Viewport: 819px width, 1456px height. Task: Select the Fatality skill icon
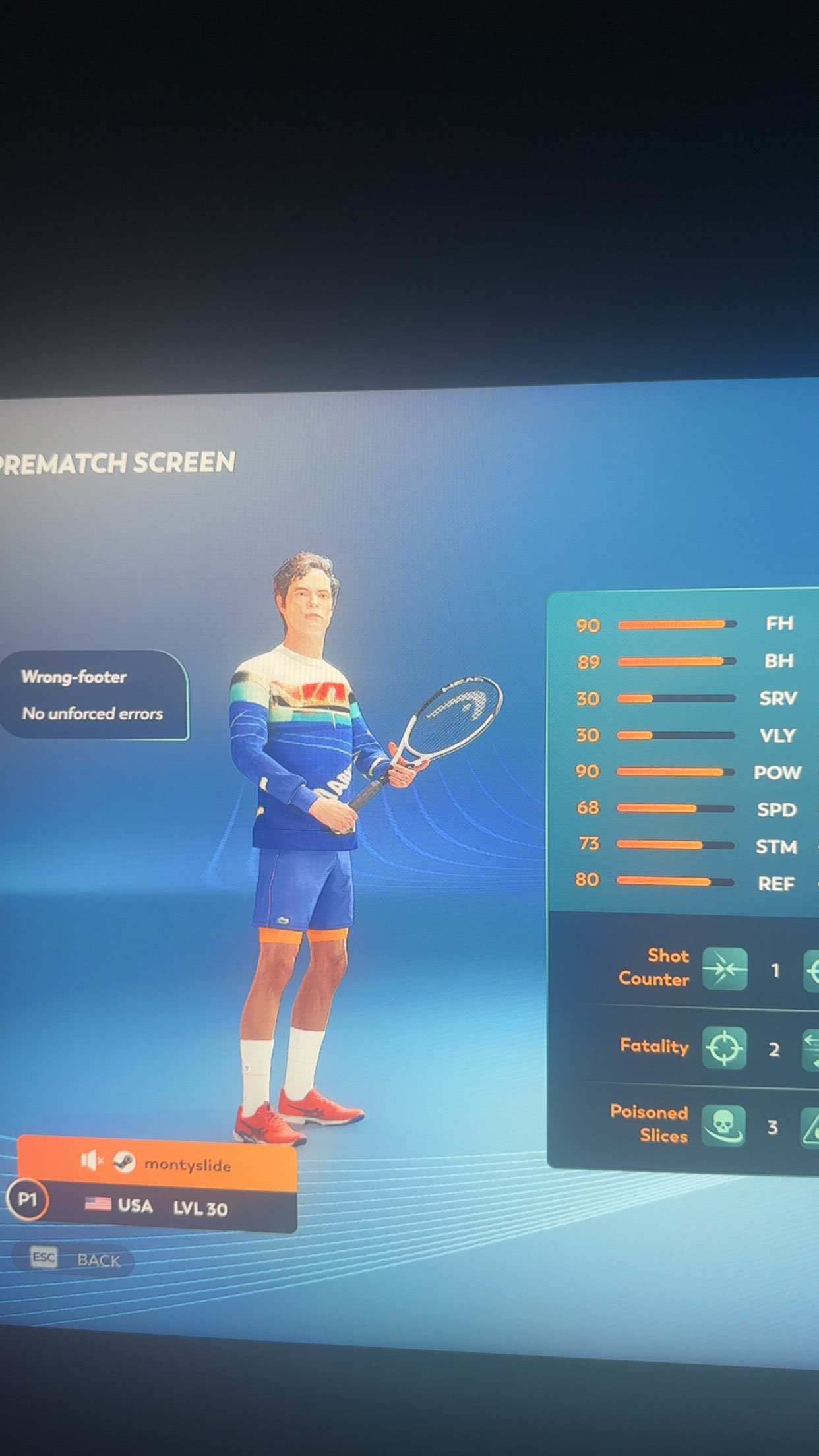[x=723, y=1047]
